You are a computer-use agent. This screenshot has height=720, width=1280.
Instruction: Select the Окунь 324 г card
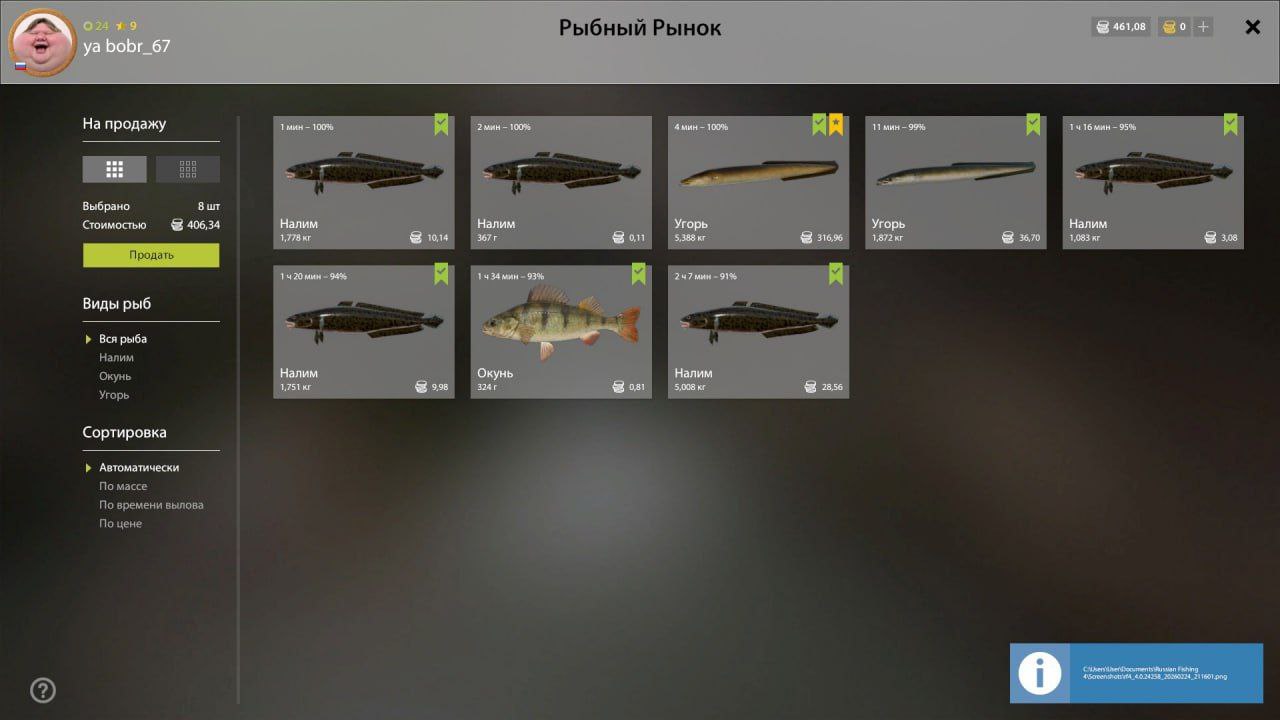click(561, 331)
